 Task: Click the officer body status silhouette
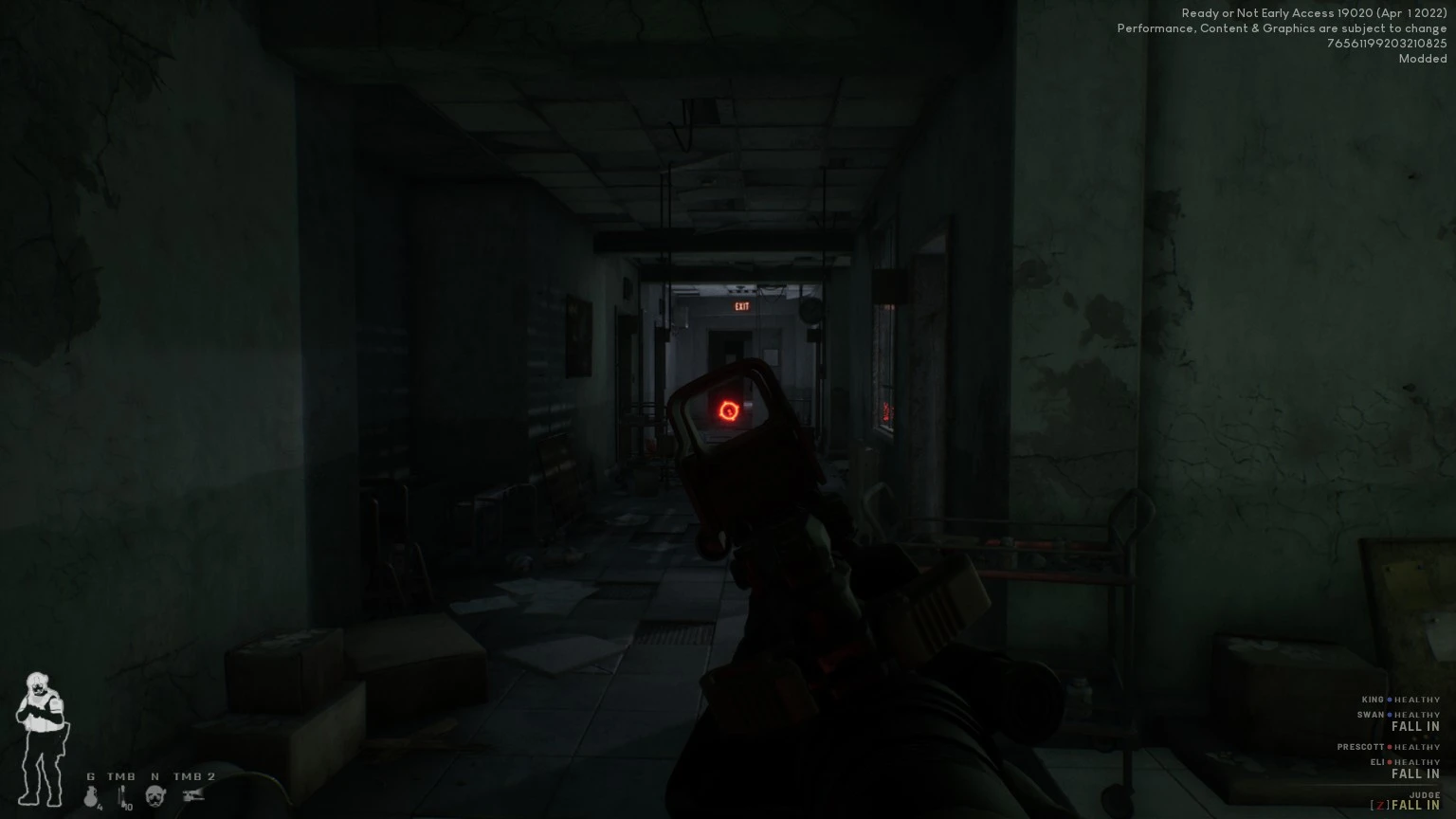[41, 739]
